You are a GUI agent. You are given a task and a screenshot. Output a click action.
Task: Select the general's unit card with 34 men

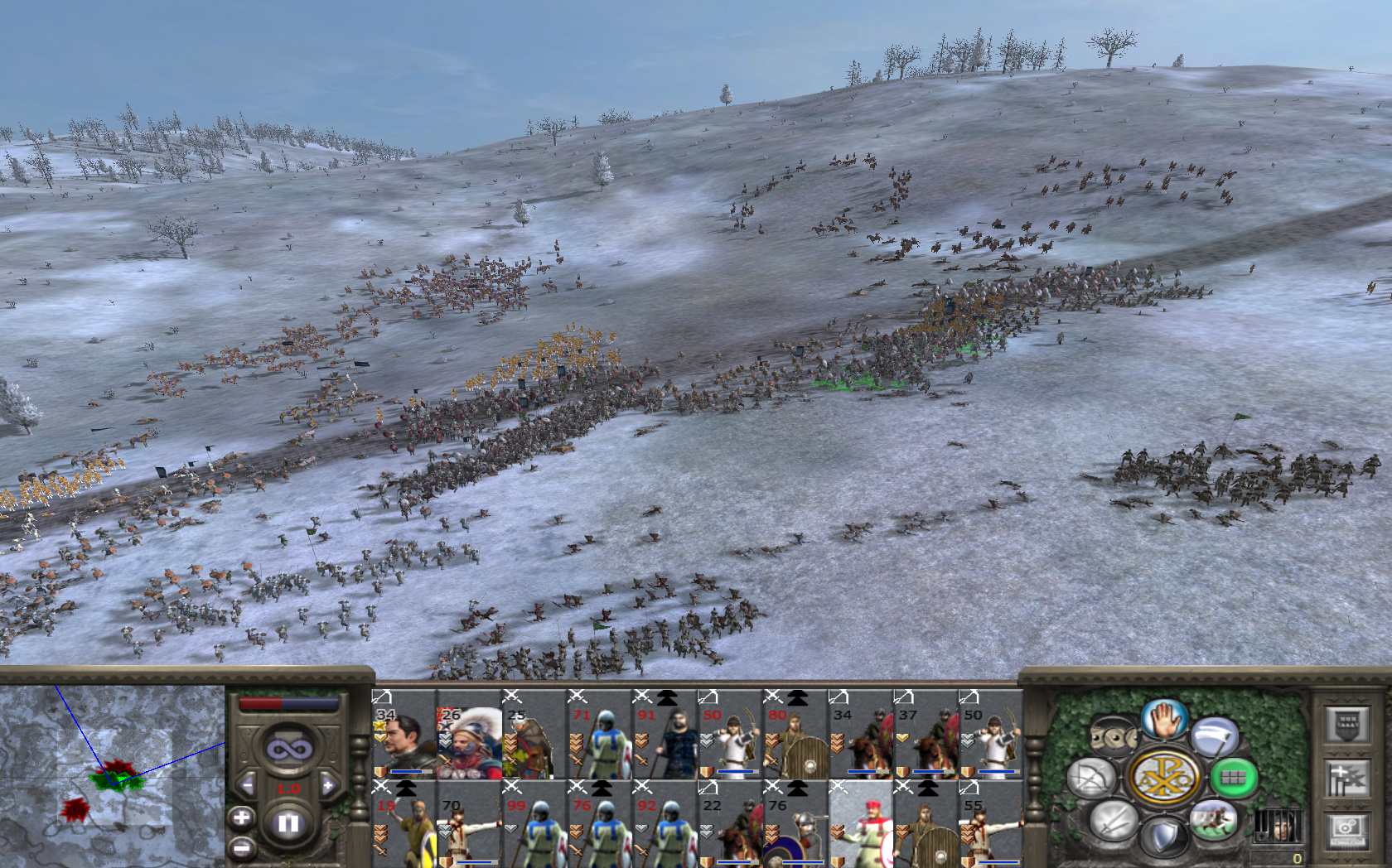404,734
